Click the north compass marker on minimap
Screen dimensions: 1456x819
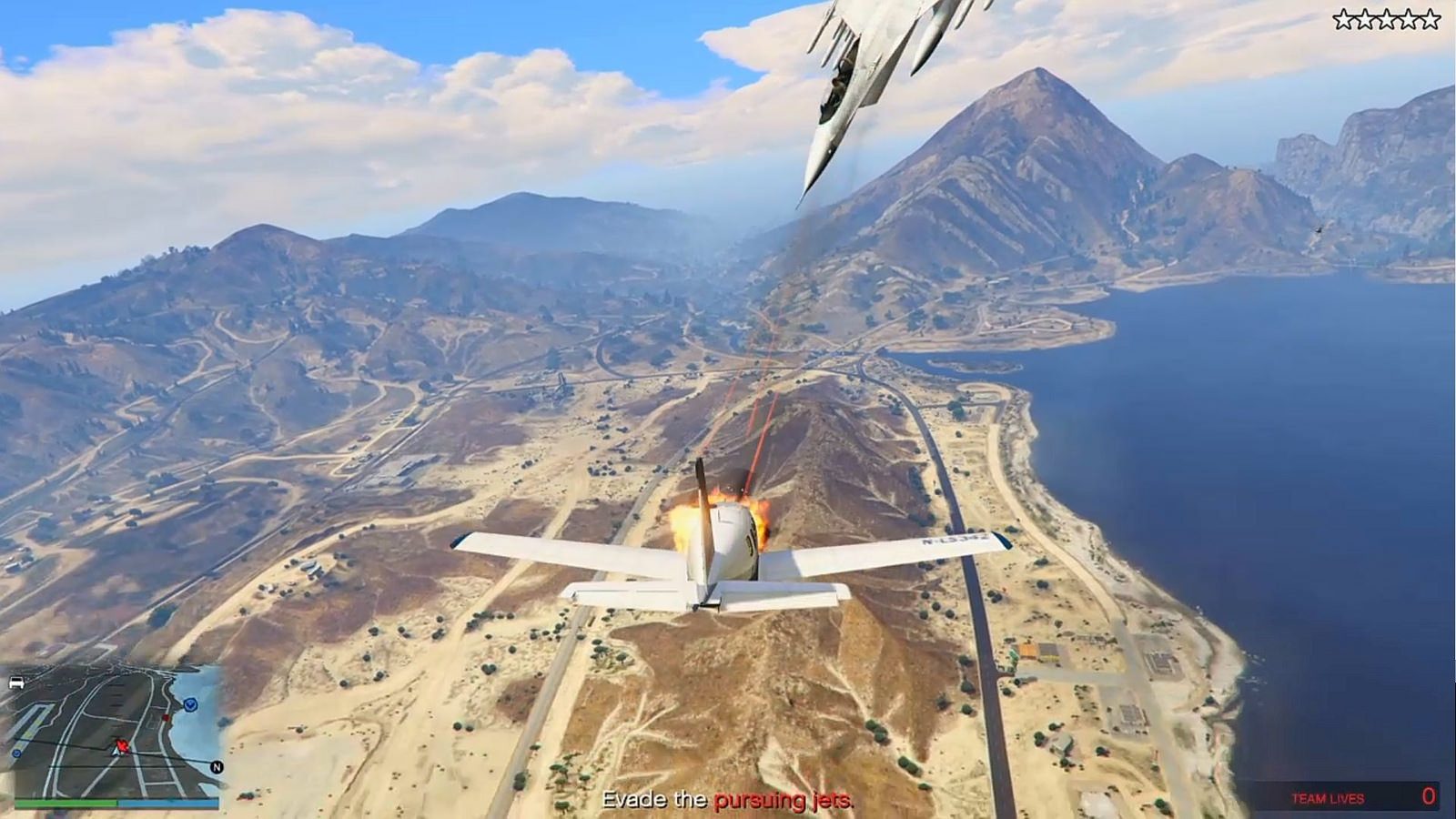(217, 767)
